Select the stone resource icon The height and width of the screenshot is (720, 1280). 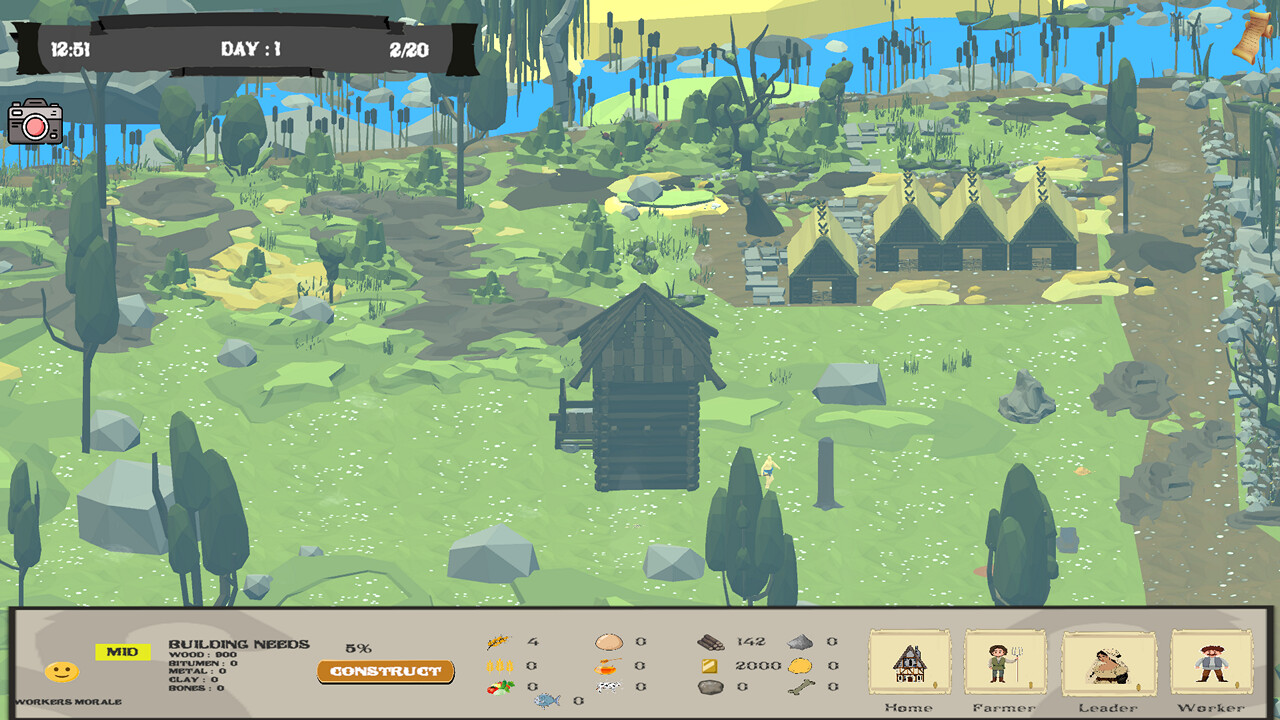click(x=709, y=686)
